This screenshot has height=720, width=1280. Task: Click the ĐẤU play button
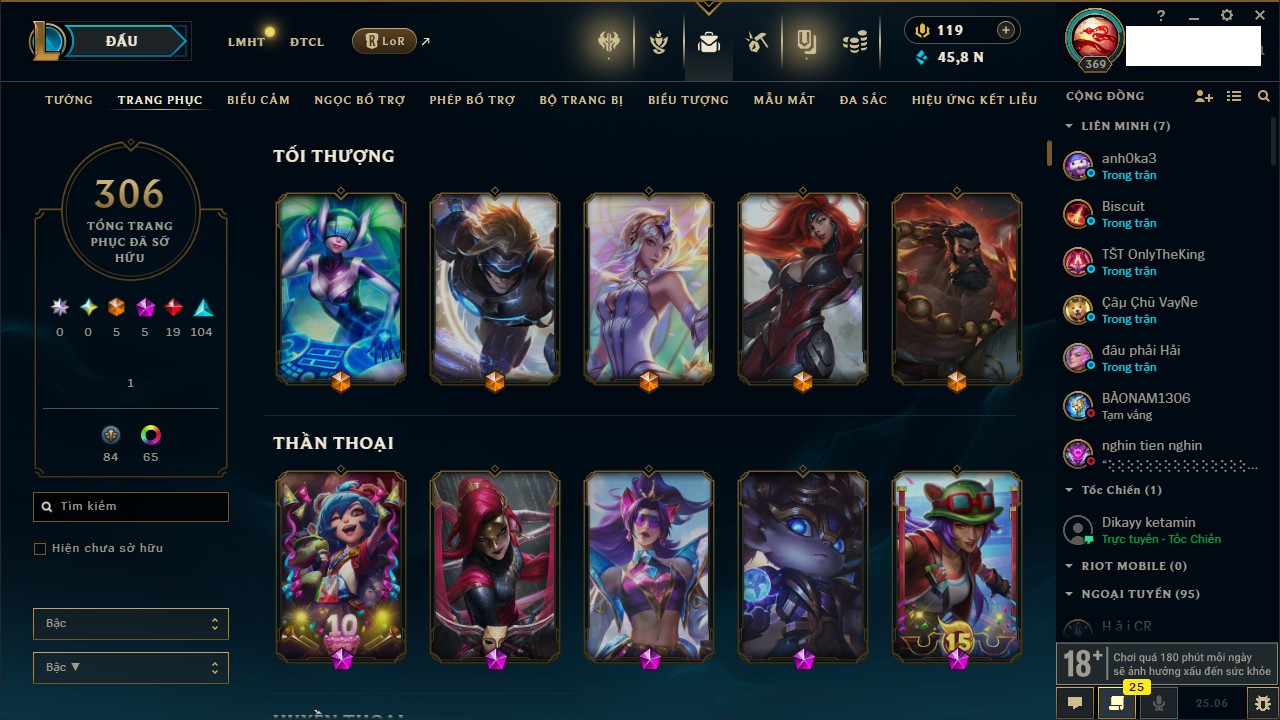tap(122, 41)
